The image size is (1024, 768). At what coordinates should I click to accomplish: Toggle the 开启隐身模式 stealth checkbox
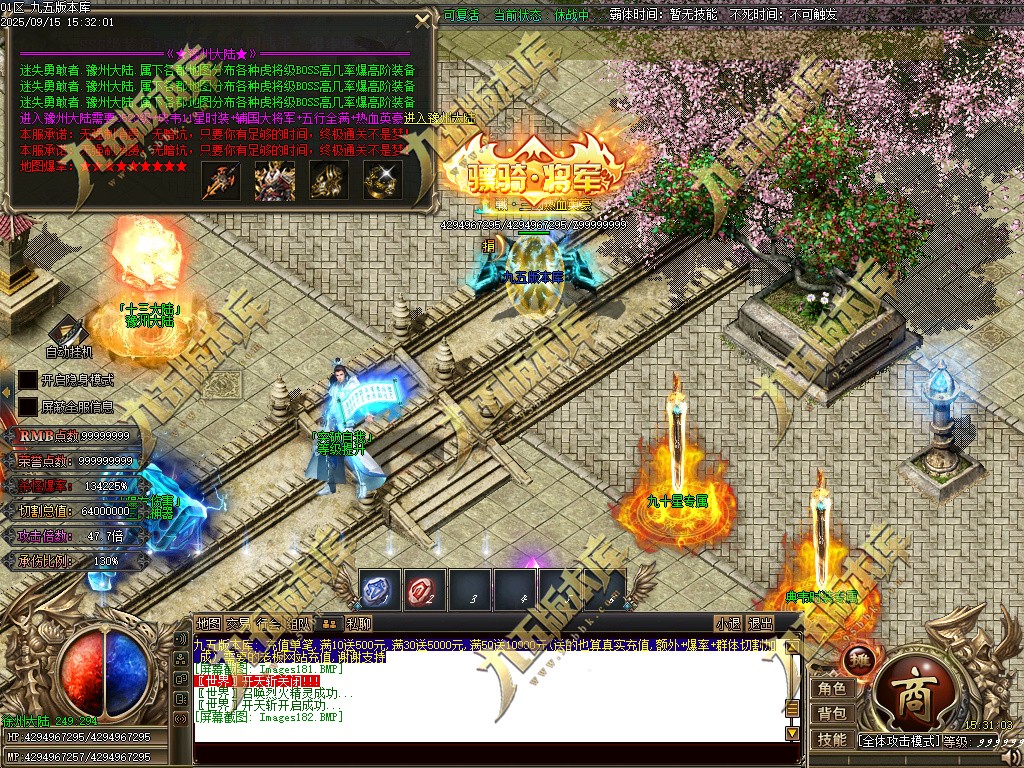point(28,380)
